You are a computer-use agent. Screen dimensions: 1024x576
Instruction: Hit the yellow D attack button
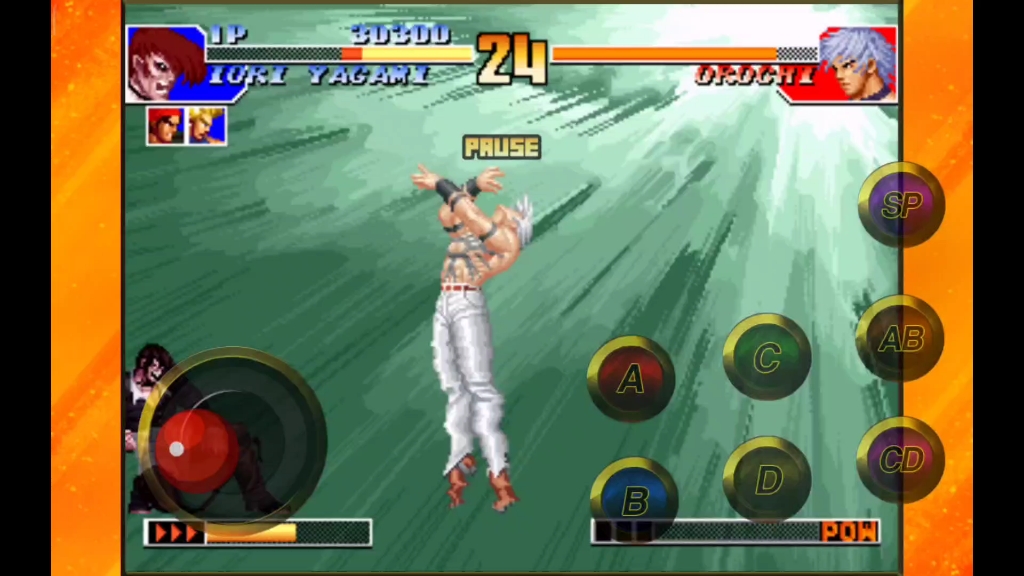(x=766, y=479)
